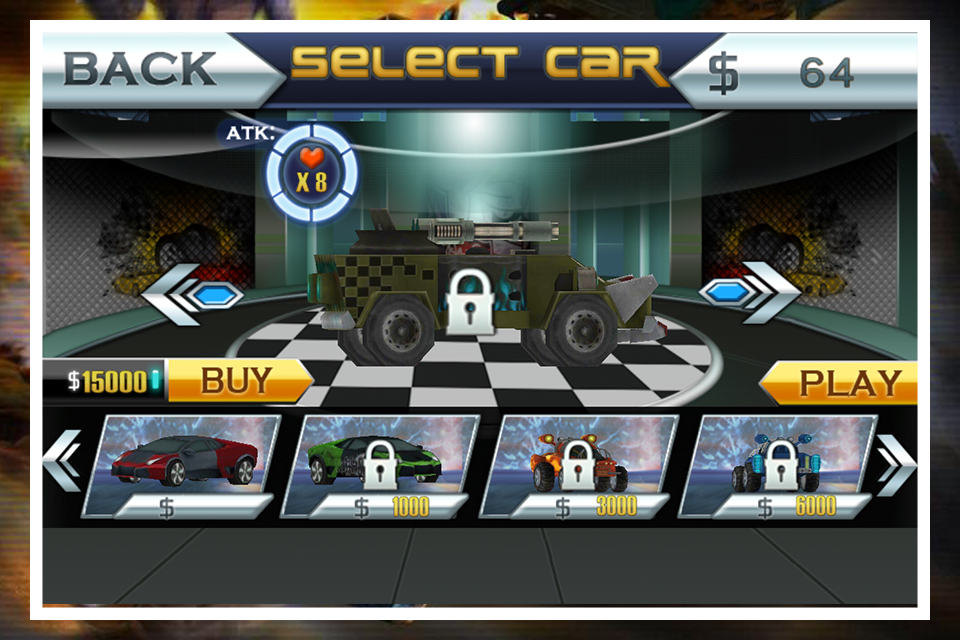Screen dimensions: 960x640
Task: Choose the green car priced 1000
Action: click(378, 464)
